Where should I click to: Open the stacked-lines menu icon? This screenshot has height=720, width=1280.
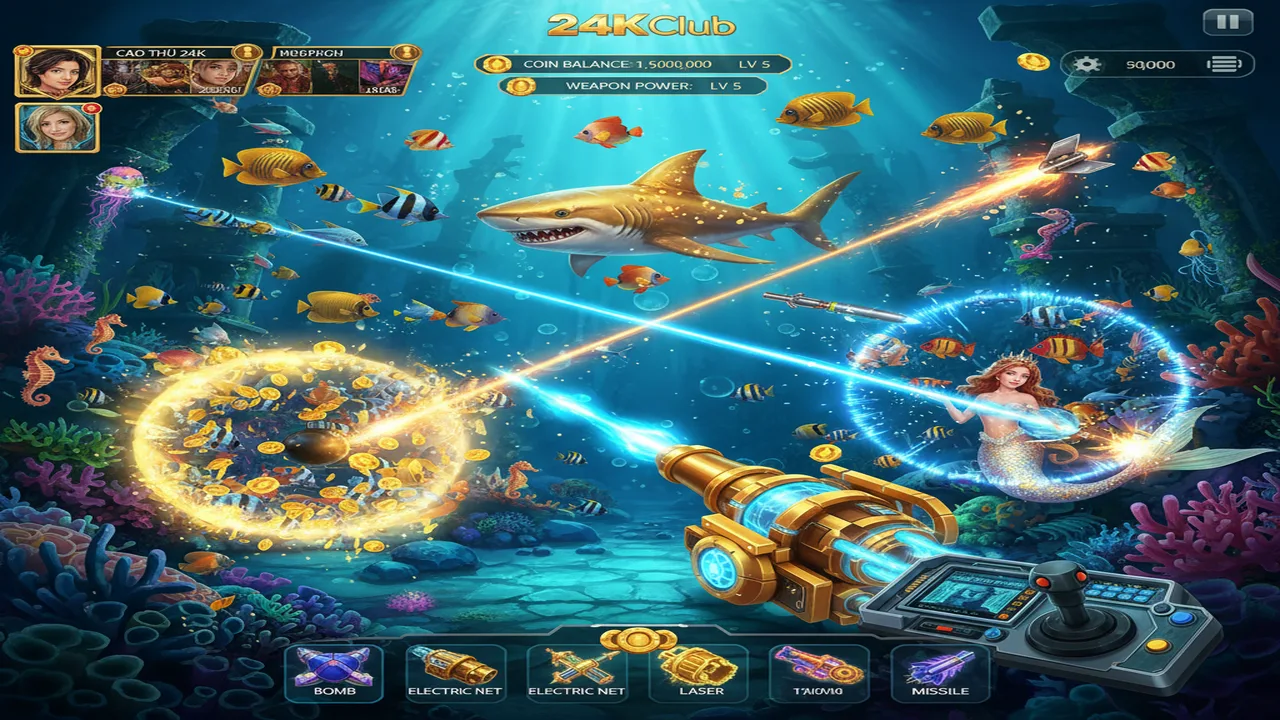click(1224, 64)
